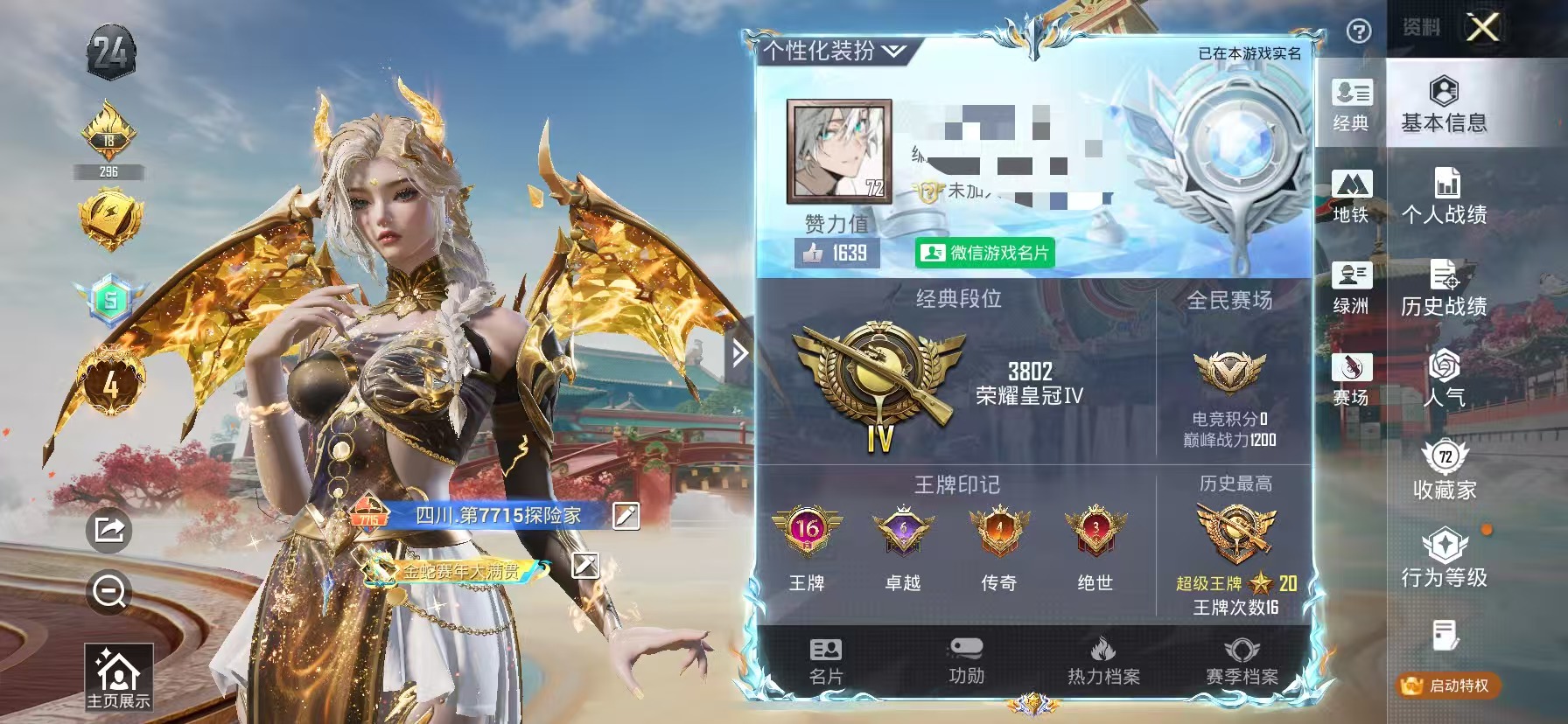
Task: Open the 地铁 mode sidebar icon
Action: [x=1353, y=194]
